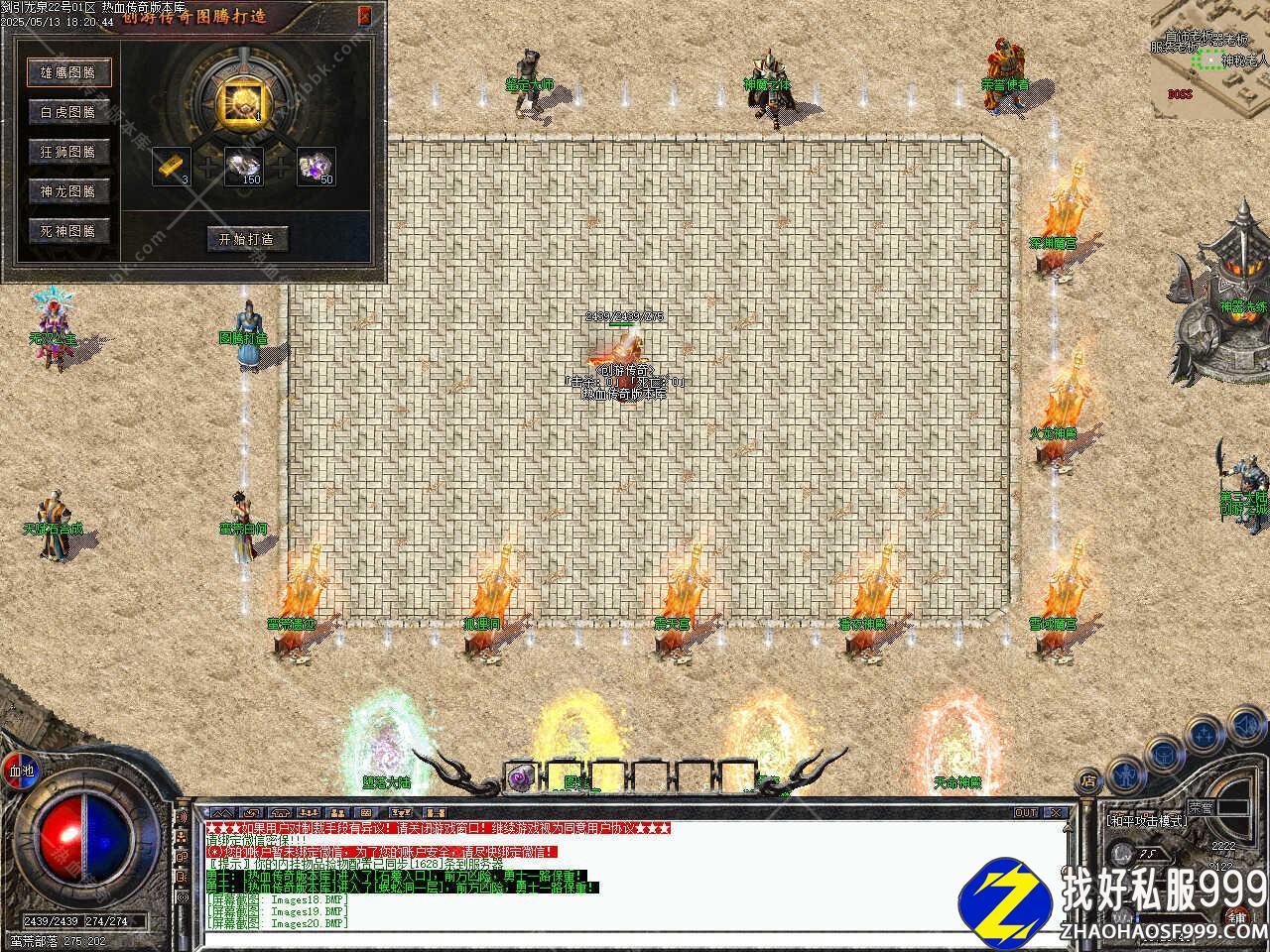Inspect the gold bar material slot
This screenshot has height=952, width=1270.
click(x=172, y=166)
